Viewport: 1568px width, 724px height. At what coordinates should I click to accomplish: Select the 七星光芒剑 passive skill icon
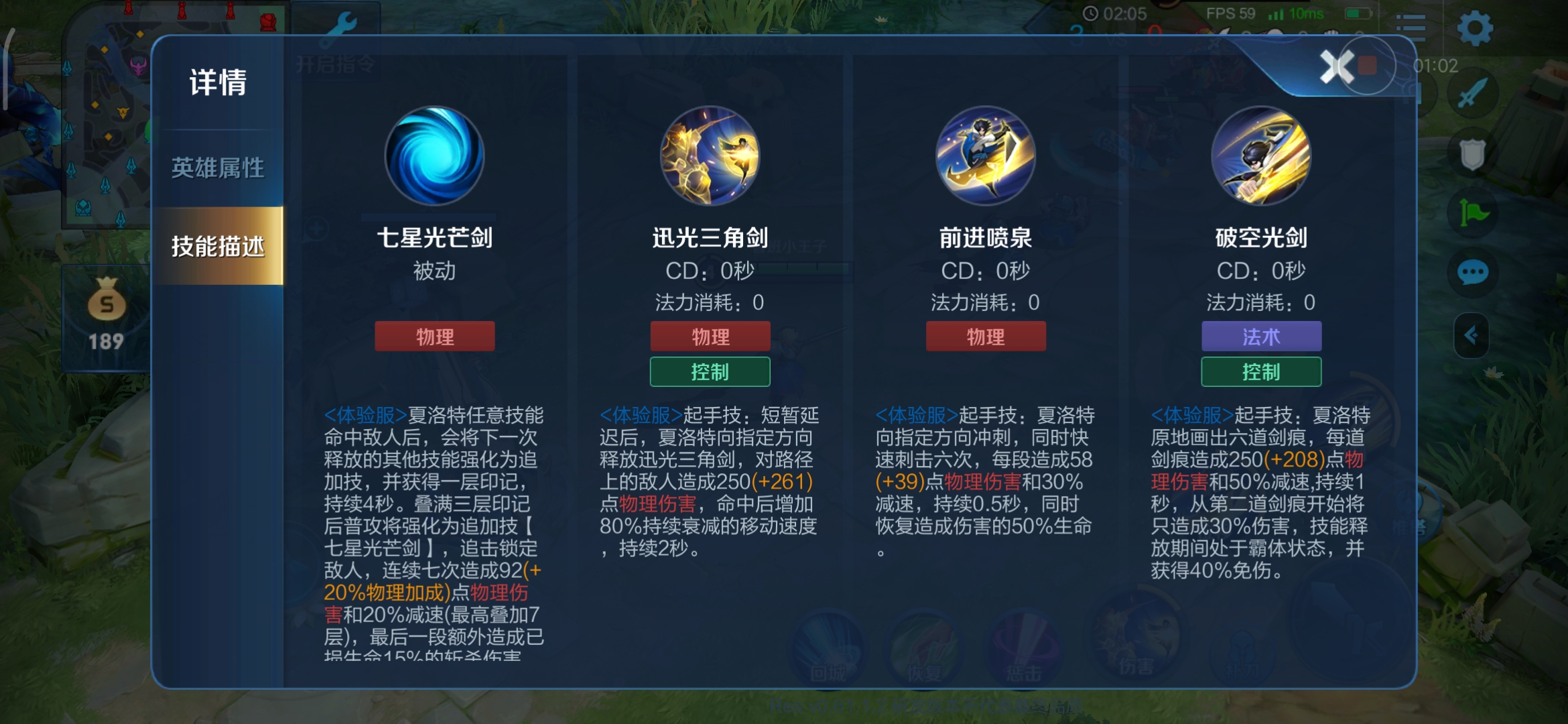coord(434,156)
